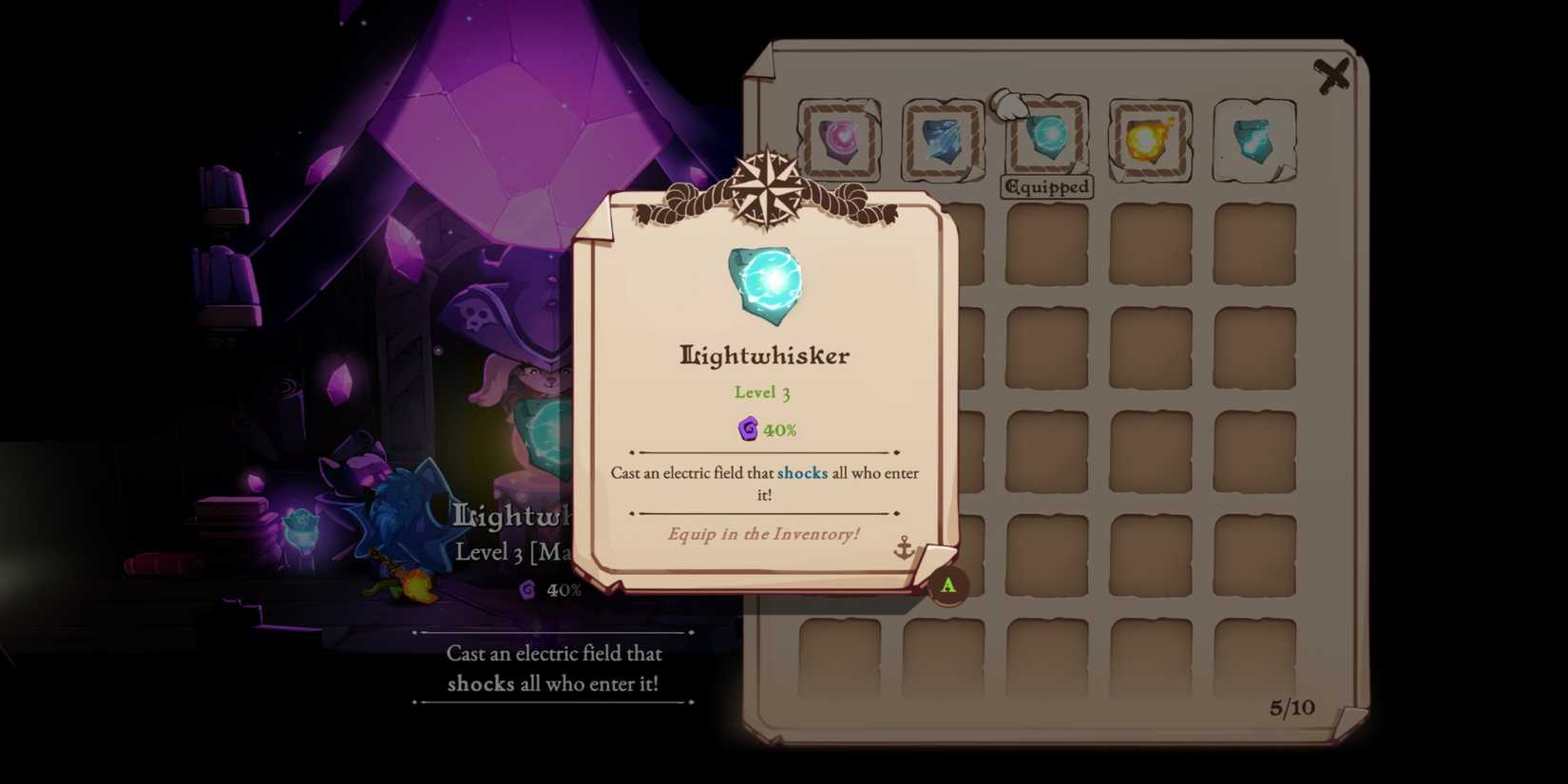
Task: Click the anchor icon on the item card
Action: pos(903,548)
